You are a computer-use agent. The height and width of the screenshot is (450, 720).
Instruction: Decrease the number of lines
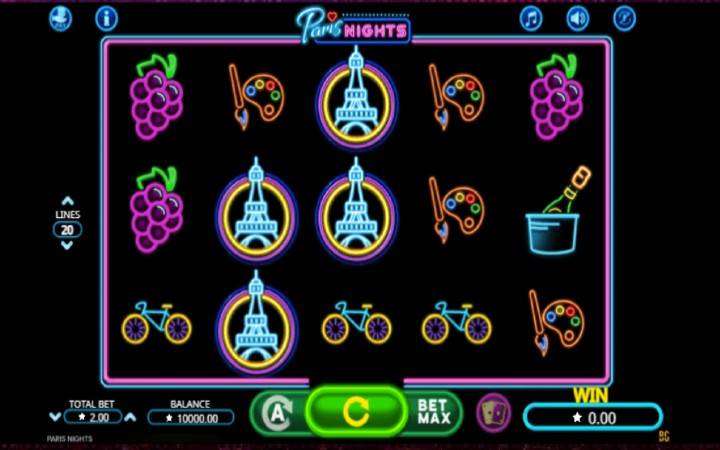click(67, 245)
